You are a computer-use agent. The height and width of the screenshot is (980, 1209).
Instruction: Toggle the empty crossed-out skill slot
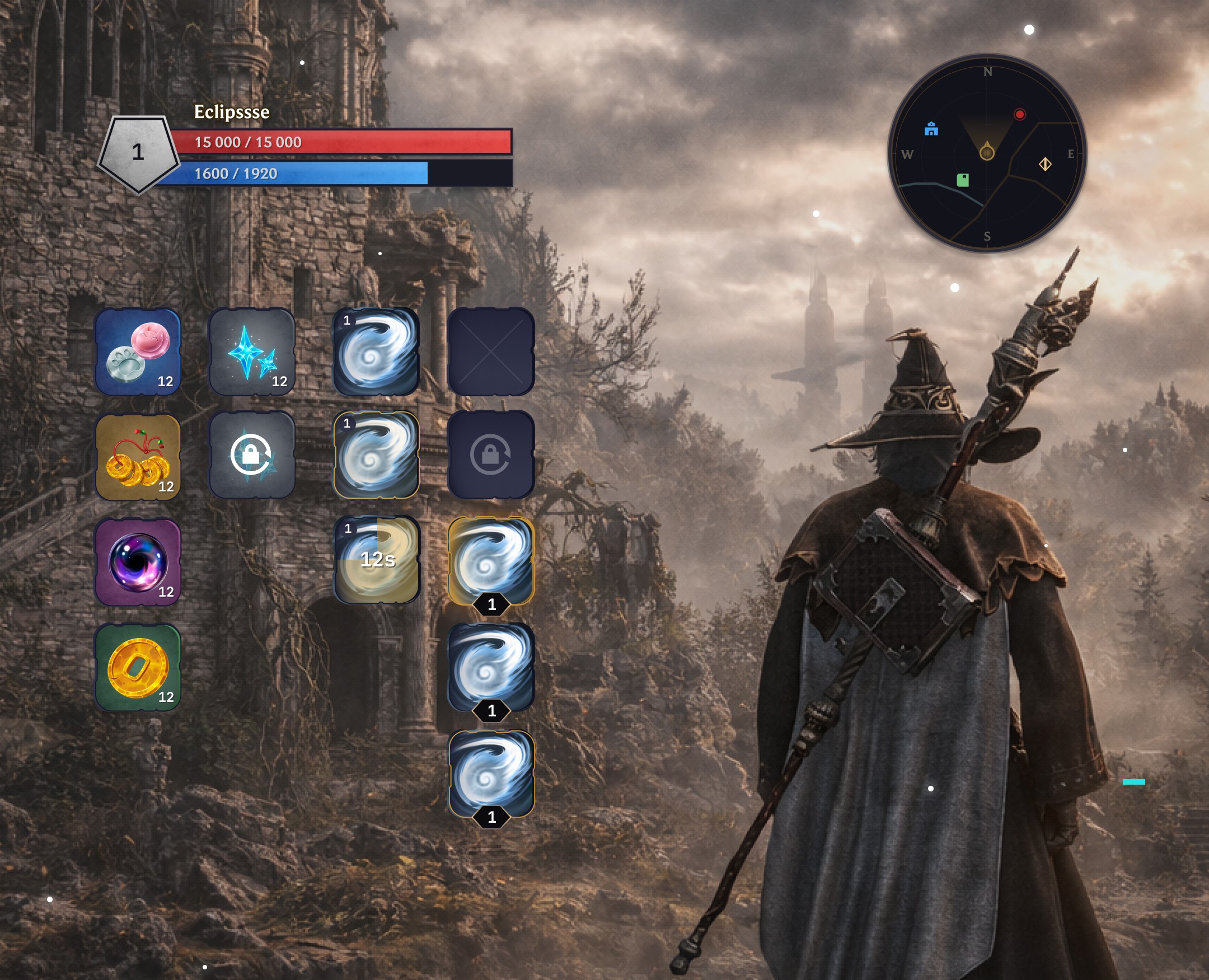click(491, 353)
